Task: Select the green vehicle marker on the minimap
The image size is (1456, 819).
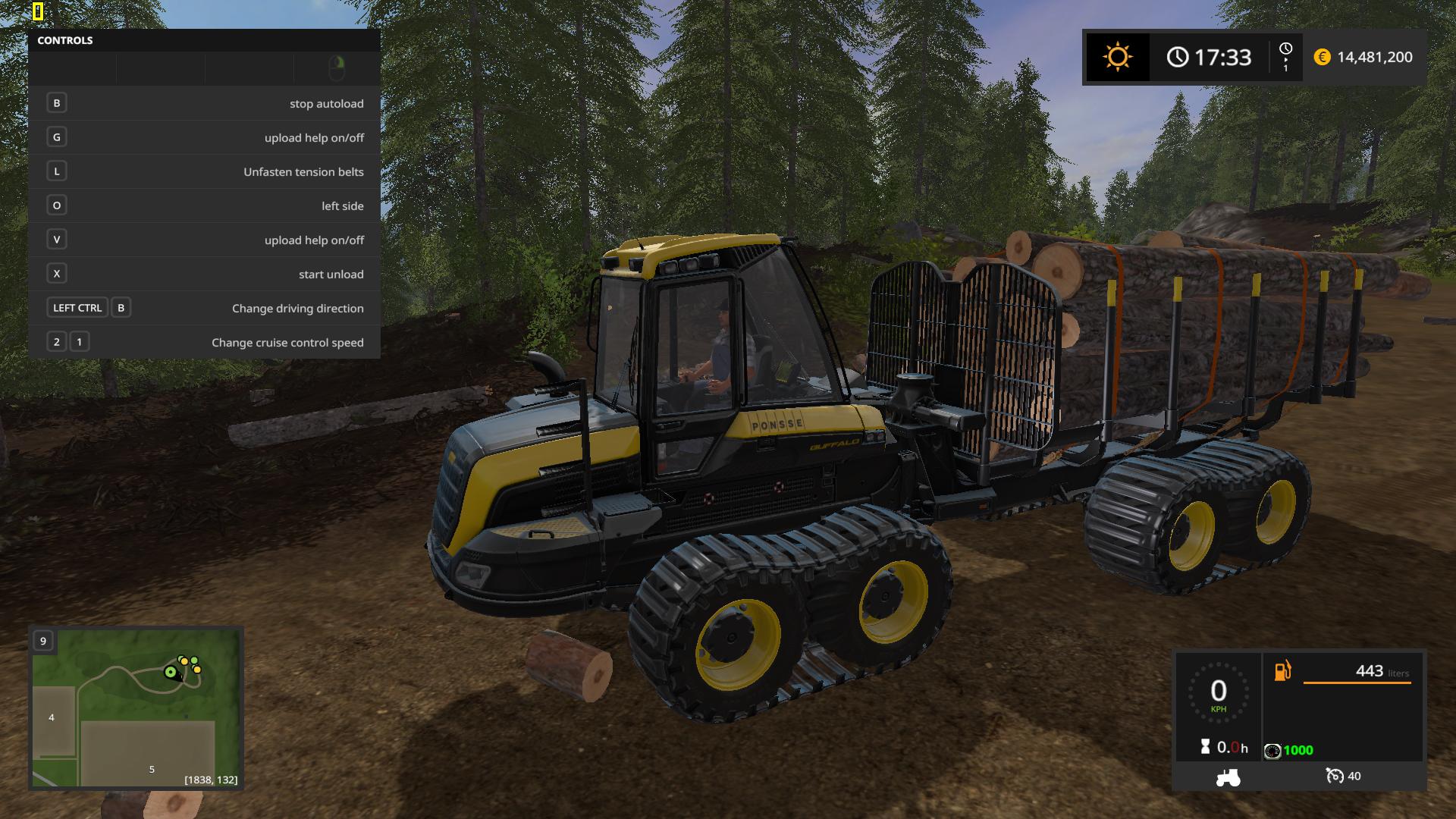Action: point(171,672)
